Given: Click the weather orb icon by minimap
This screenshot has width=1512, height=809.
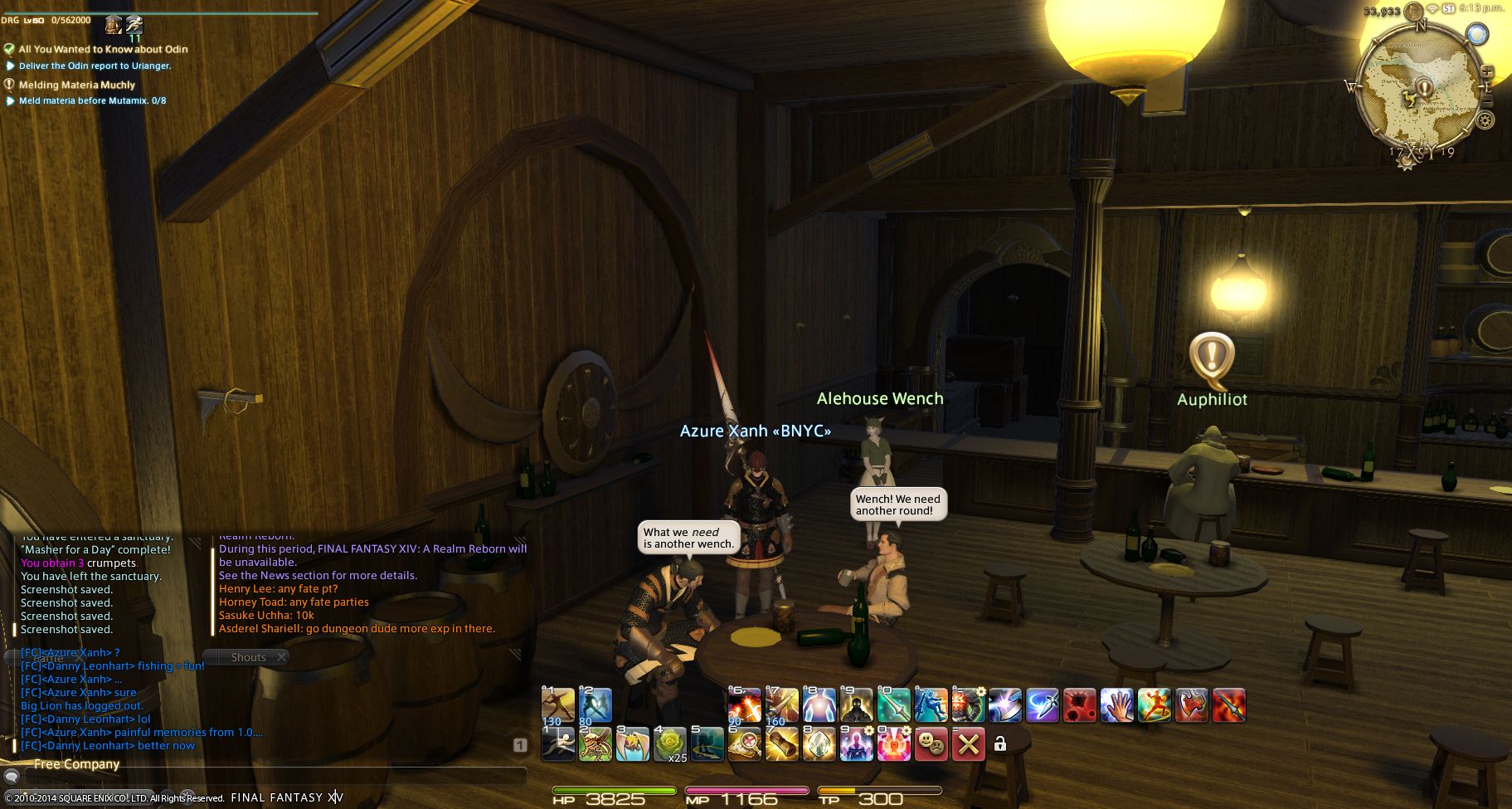Looking at the screenshot, I should 1476,34.
